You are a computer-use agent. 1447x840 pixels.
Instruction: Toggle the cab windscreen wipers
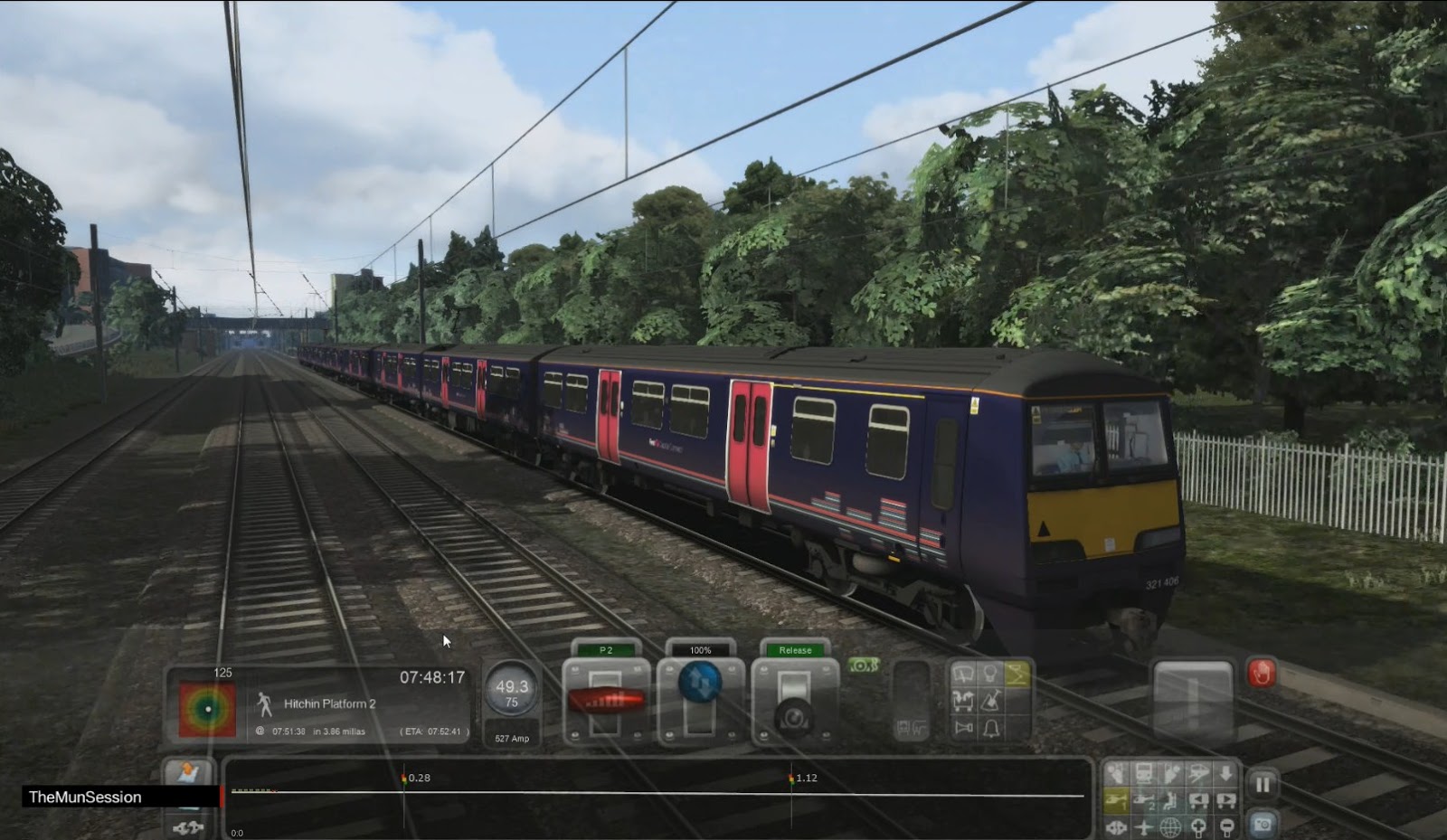(x=963, y=674)
